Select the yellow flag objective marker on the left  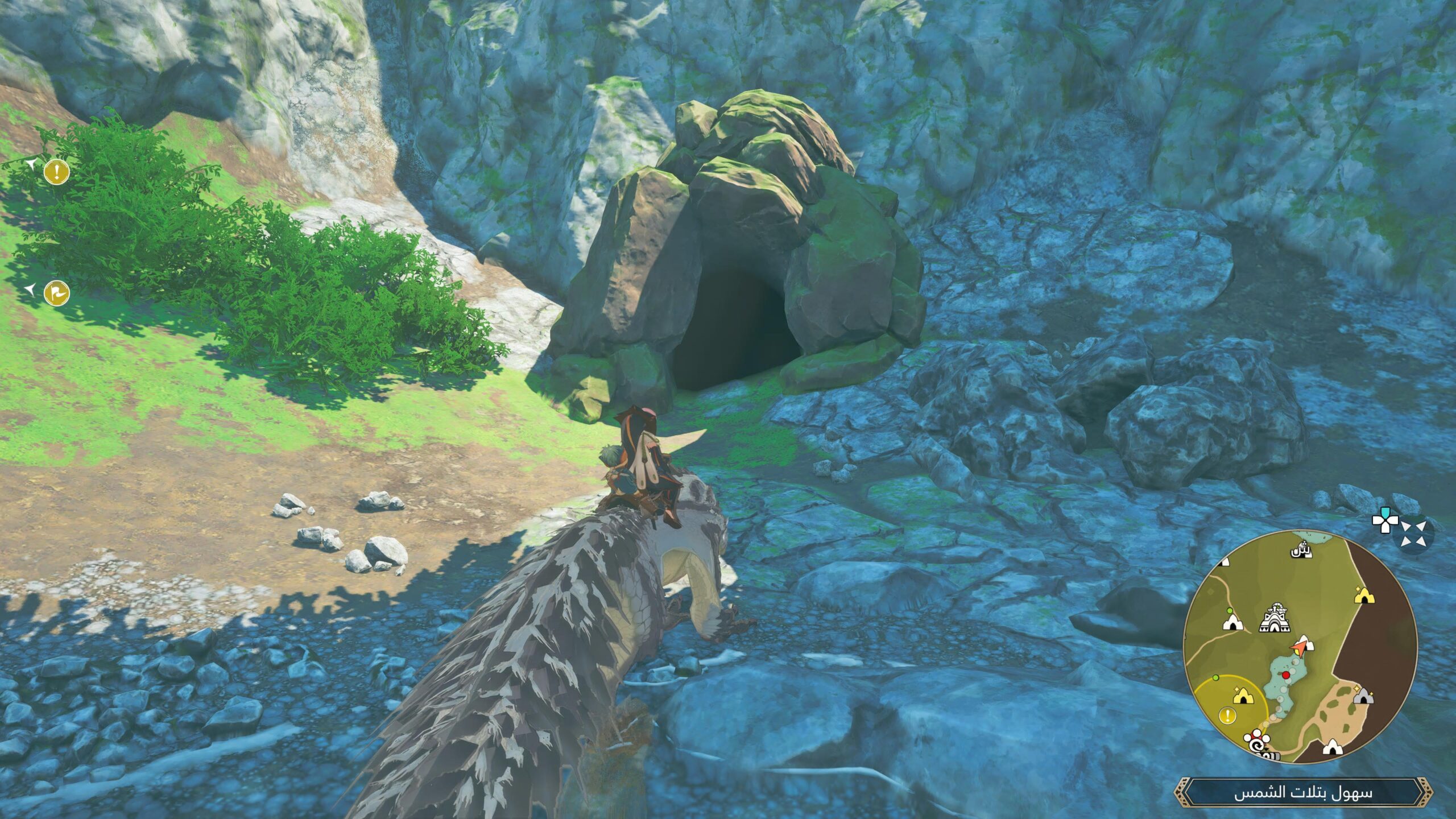pyautogui.click(x=57, y=292)
